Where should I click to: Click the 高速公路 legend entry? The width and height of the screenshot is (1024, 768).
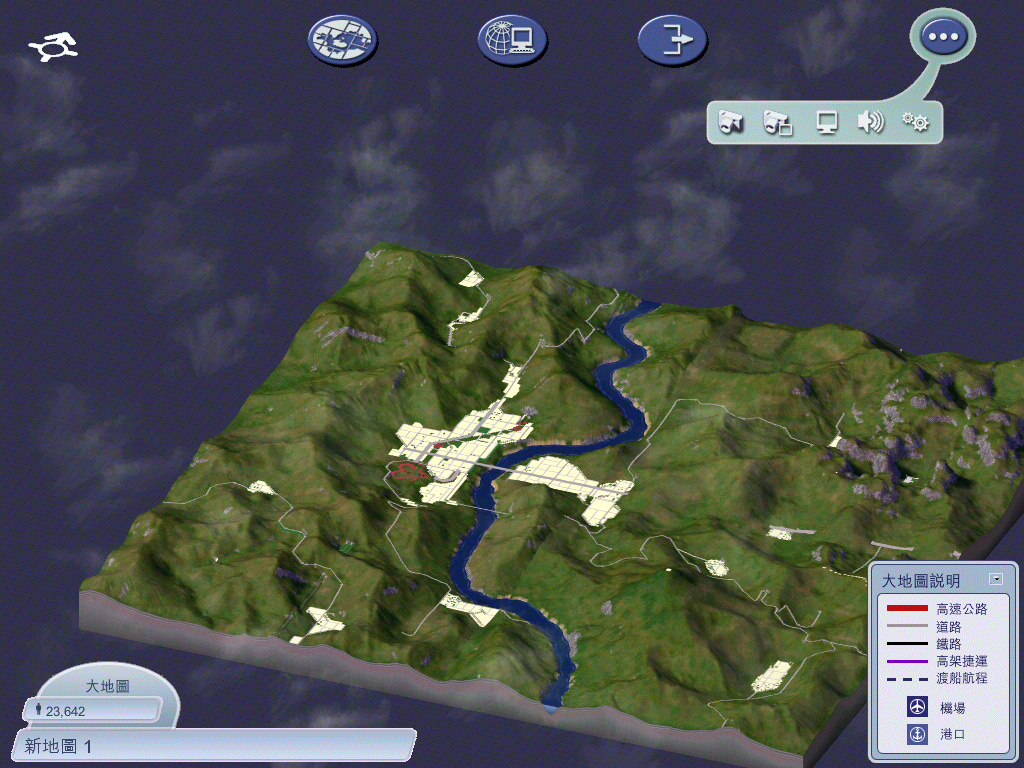tap(937, 609)
